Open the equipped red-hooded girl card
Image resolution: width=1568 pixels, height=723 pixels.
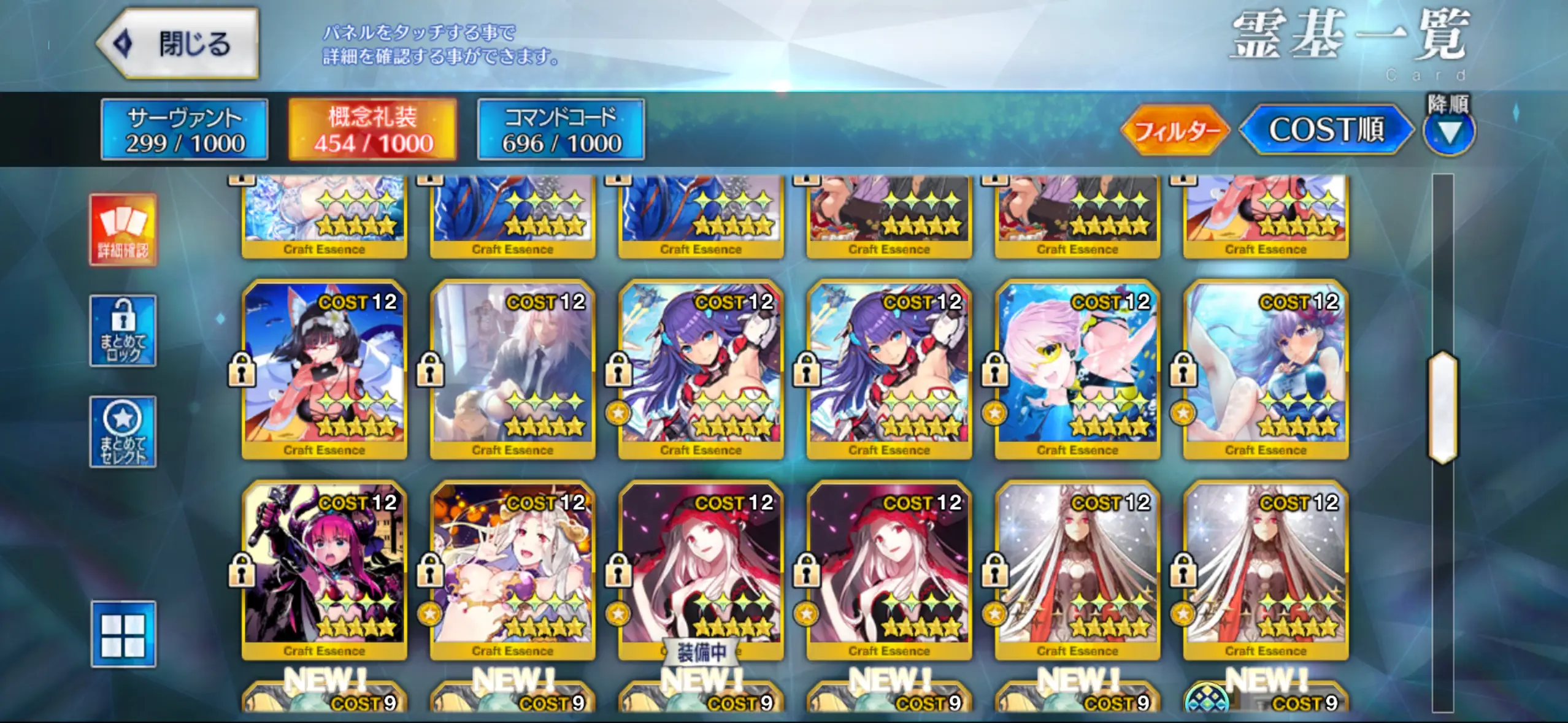[x=701, y=570]
